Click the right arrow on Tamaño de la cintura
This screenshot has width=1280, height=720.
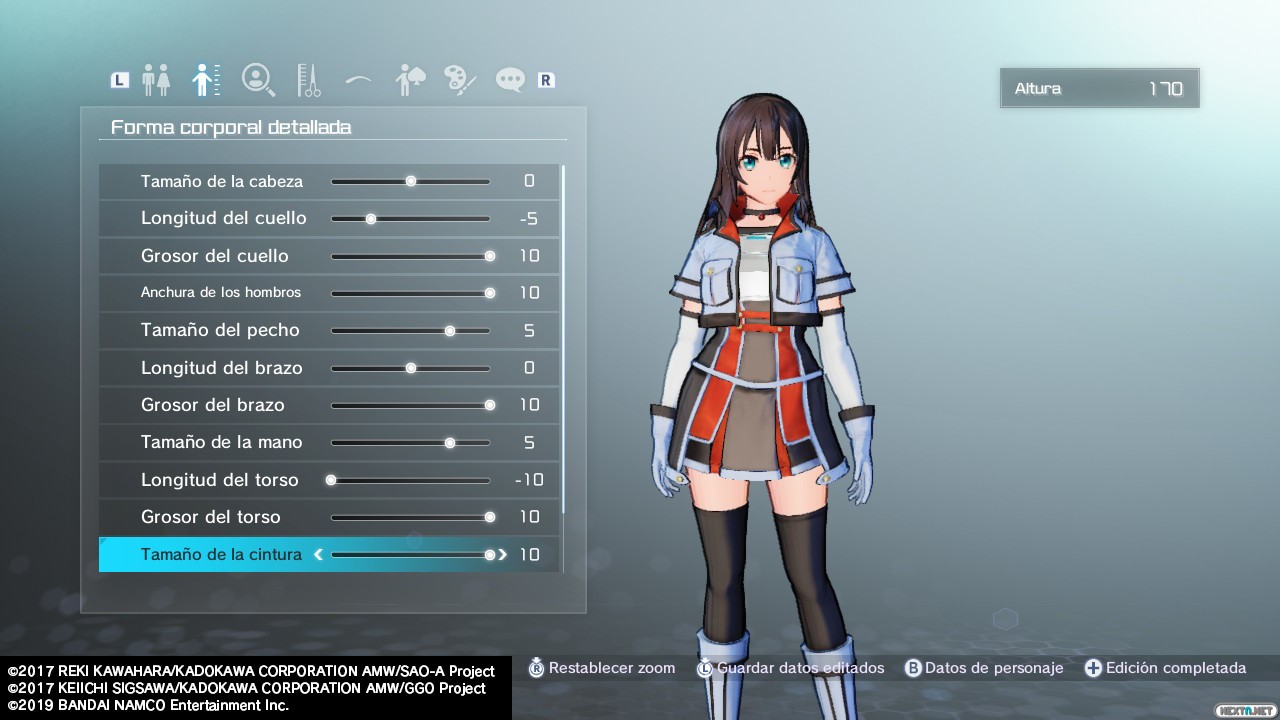coord(502,554)
